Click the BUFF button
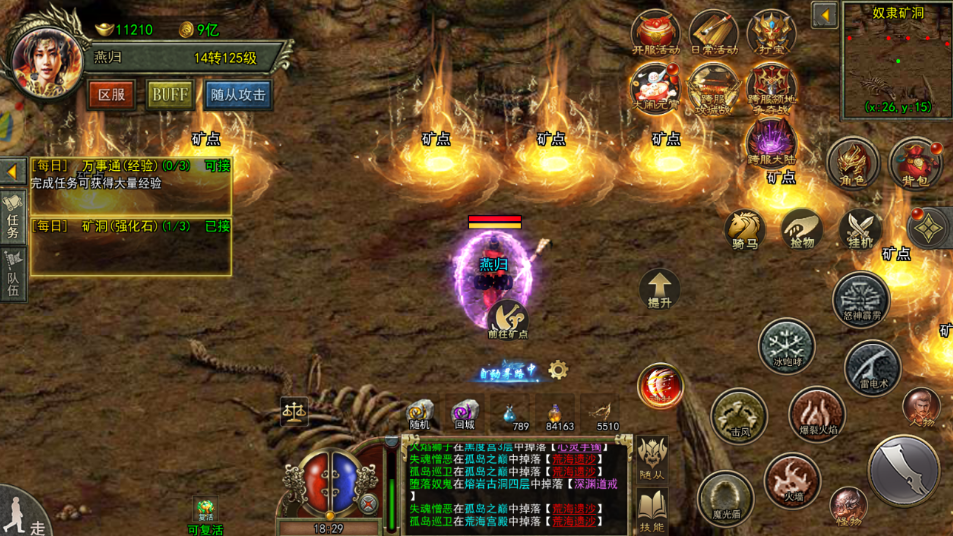This screenshot has width=953, height=536. coord(170,95)
